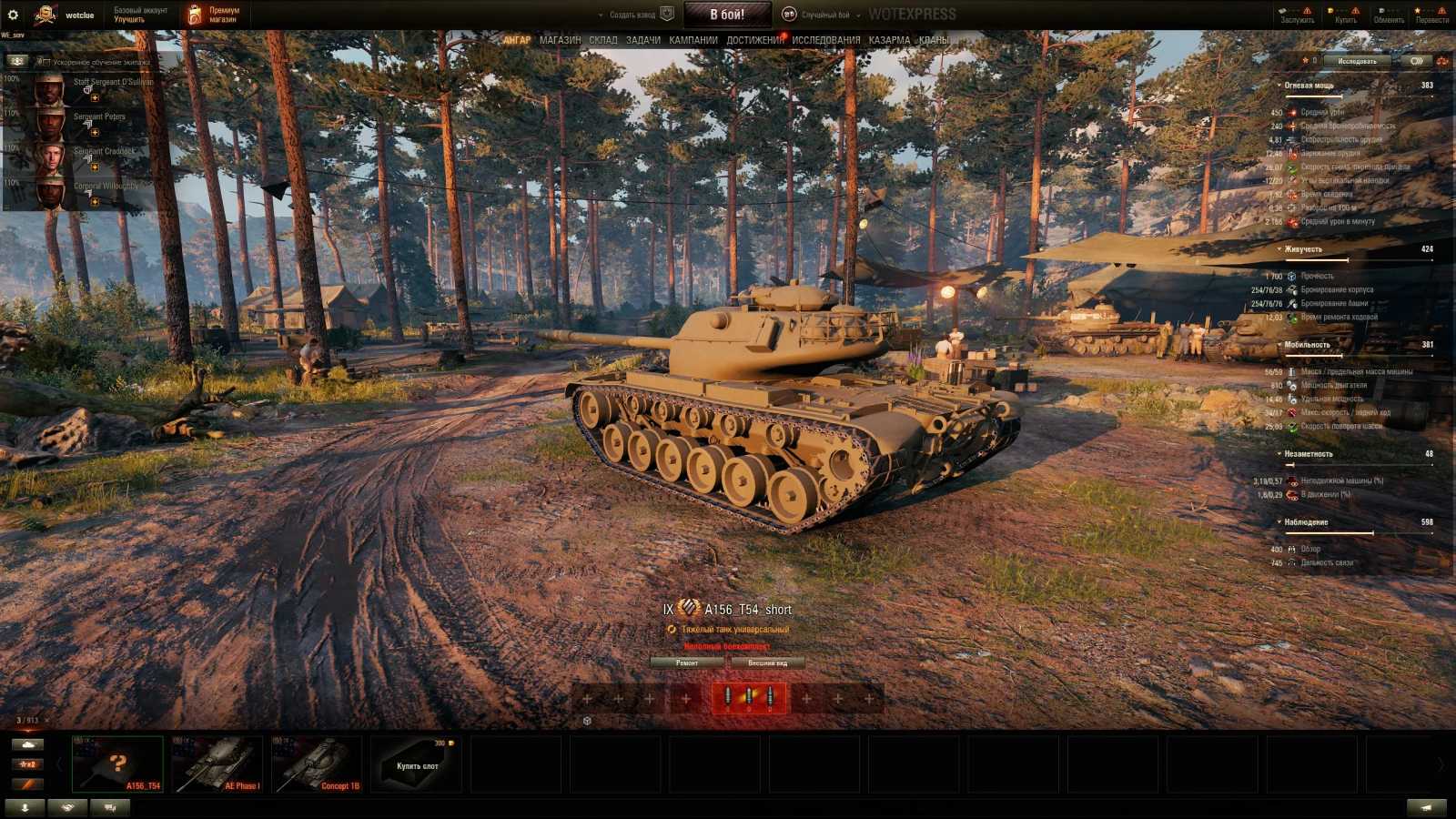Click the handshake trade-in icon
Viewport: 1456px width, 819px height.
pos(66,806)
